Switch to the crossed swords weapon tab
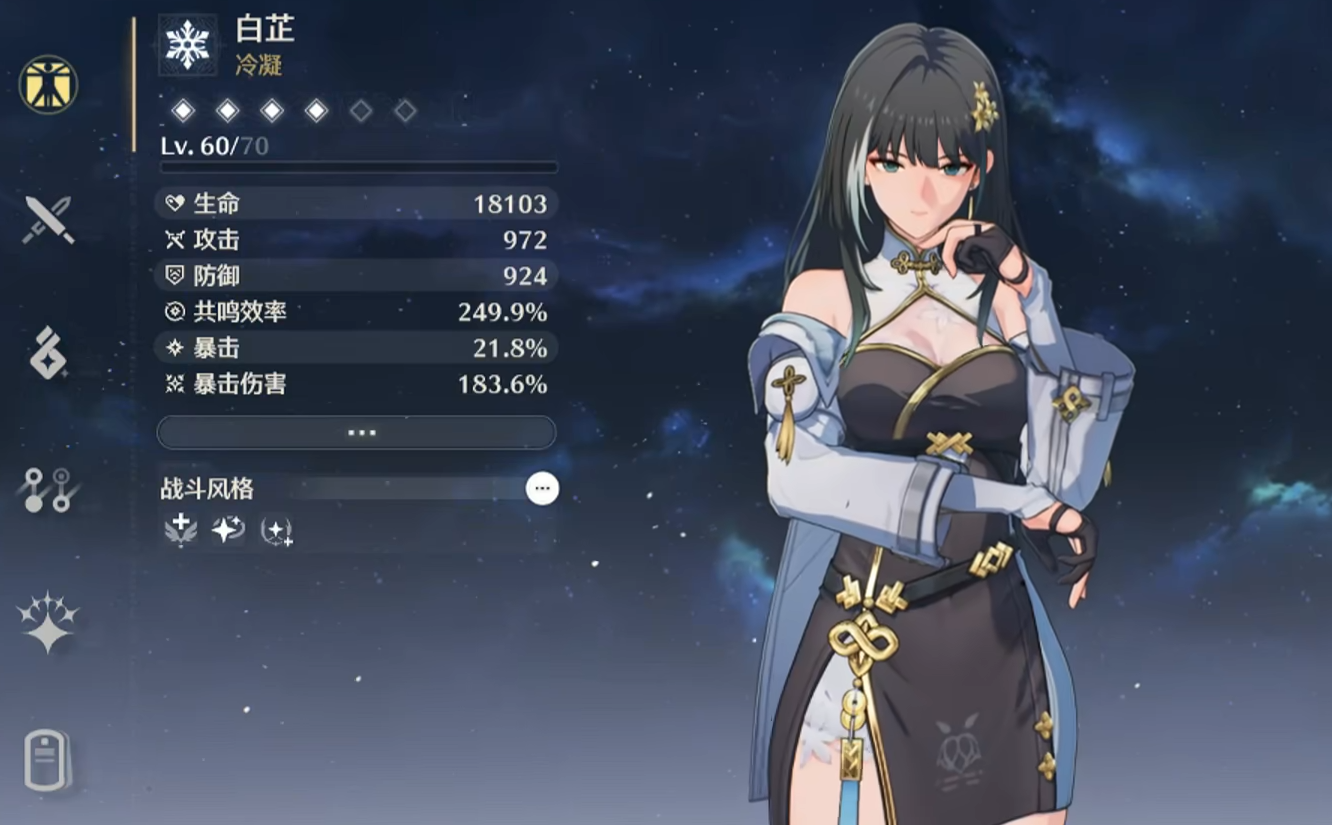 (48, 219)
